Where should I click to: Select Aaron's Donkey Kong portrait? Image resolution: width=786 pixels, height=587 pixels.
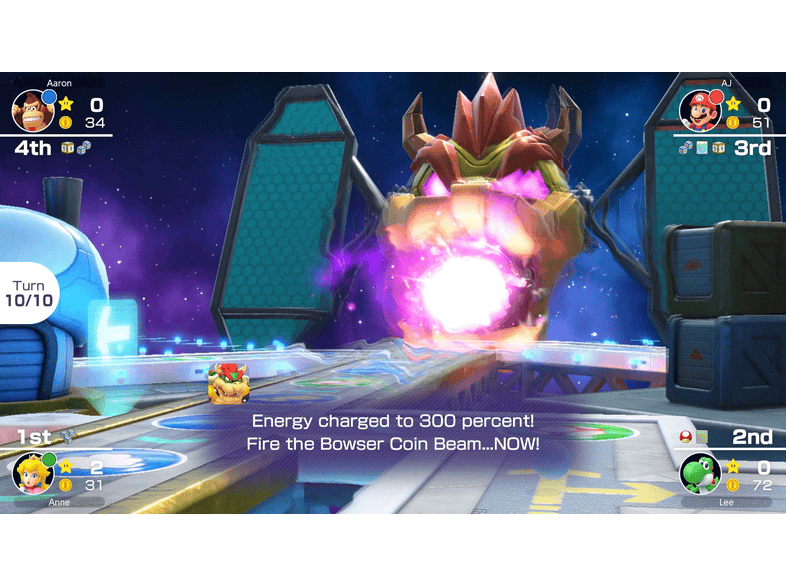32,111
